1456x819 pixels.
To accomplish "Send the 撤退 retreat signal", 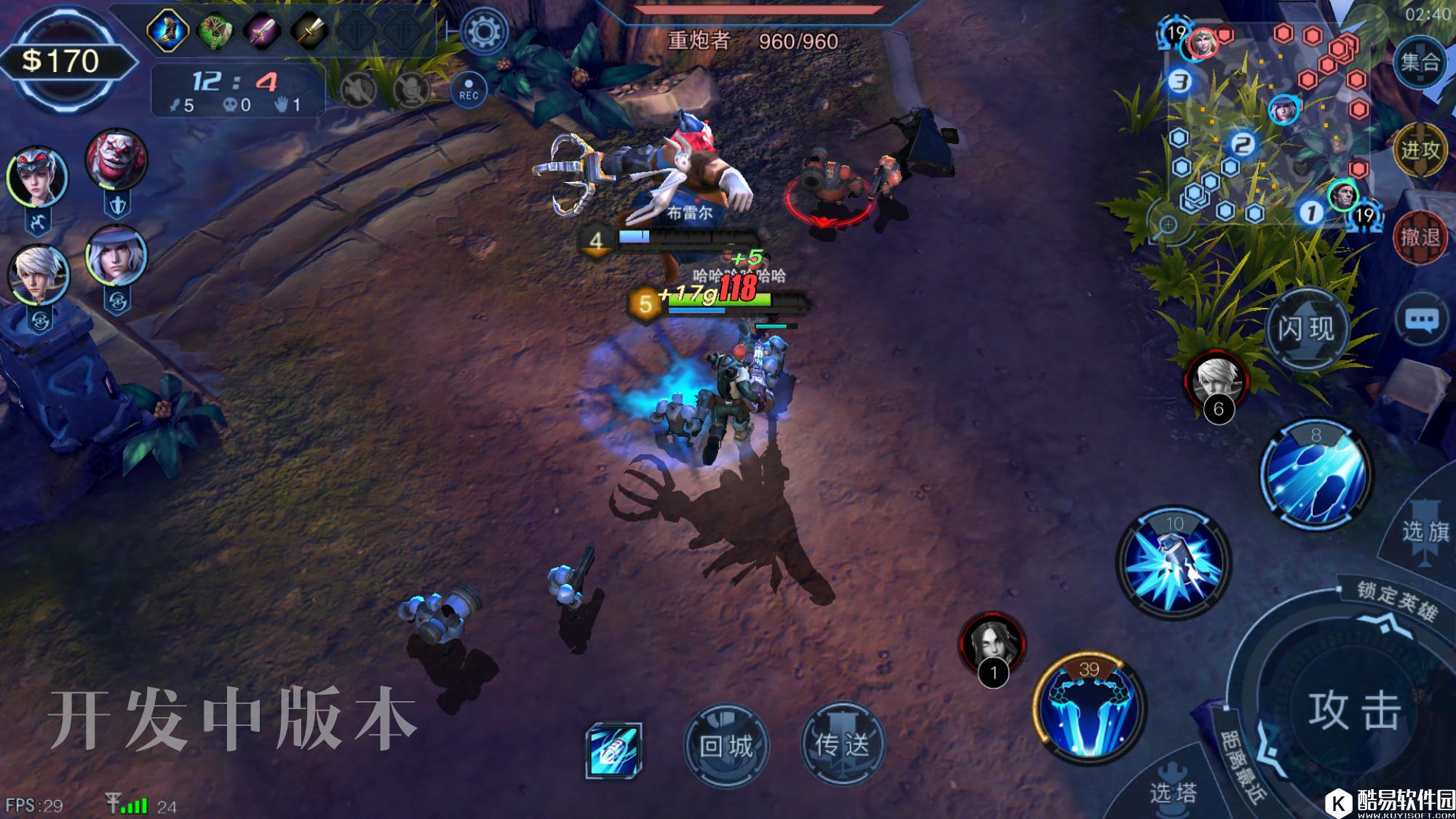I will pos(1420,237).
